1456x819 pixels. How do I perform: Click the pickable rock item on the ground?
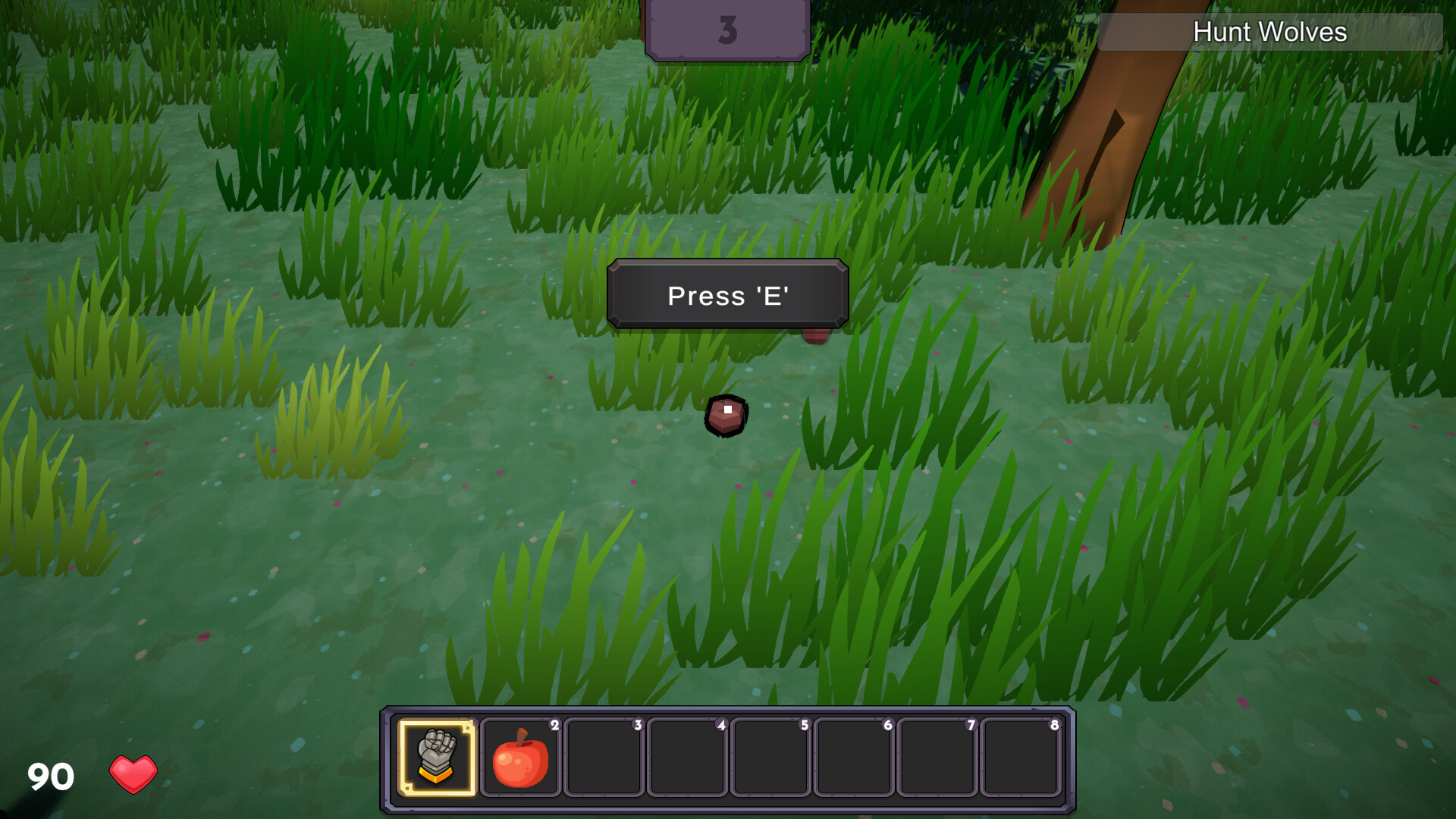[726, 416]
